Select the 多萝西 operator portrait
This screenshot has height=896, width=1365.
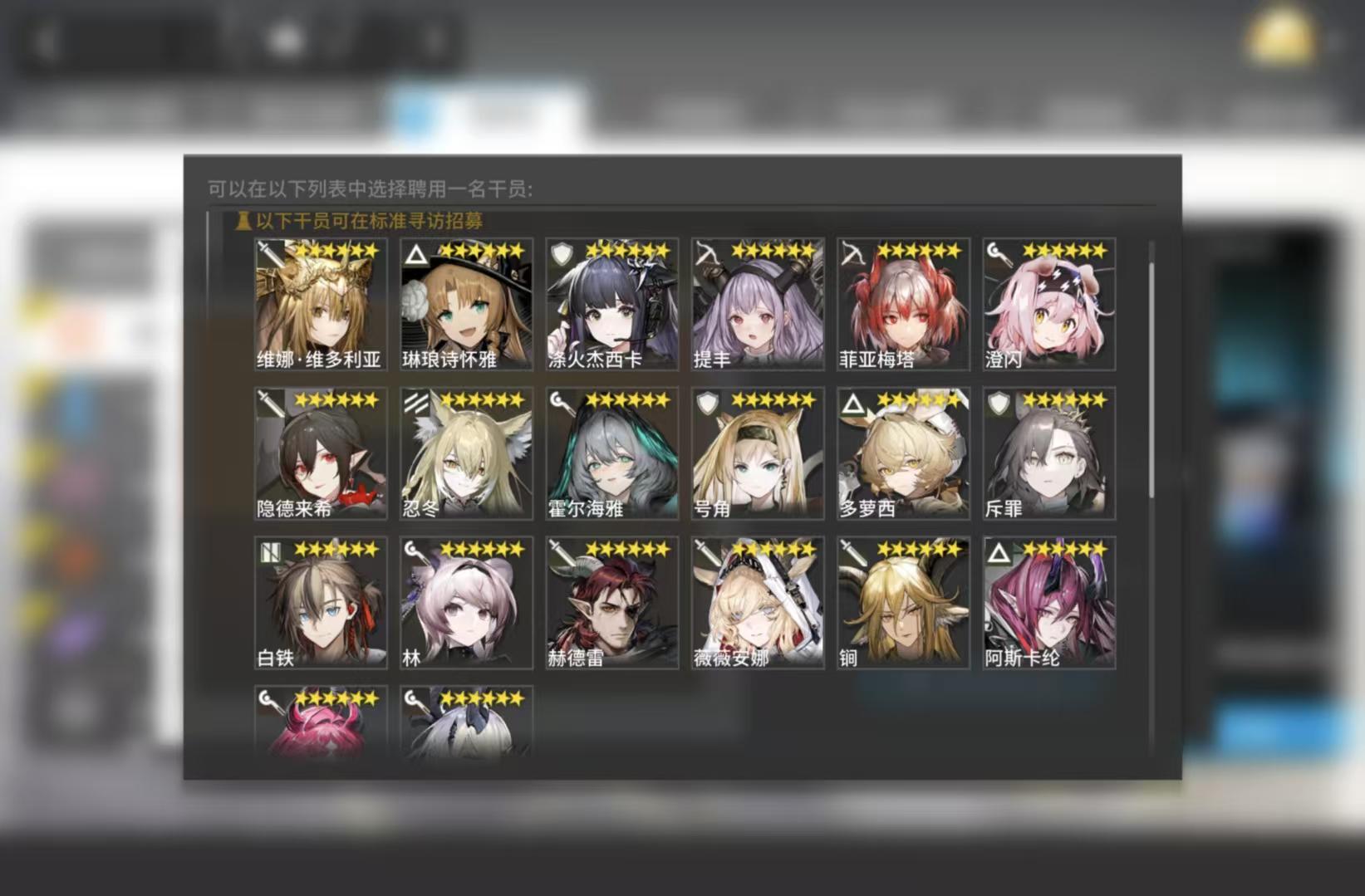(x=902, y=453)
